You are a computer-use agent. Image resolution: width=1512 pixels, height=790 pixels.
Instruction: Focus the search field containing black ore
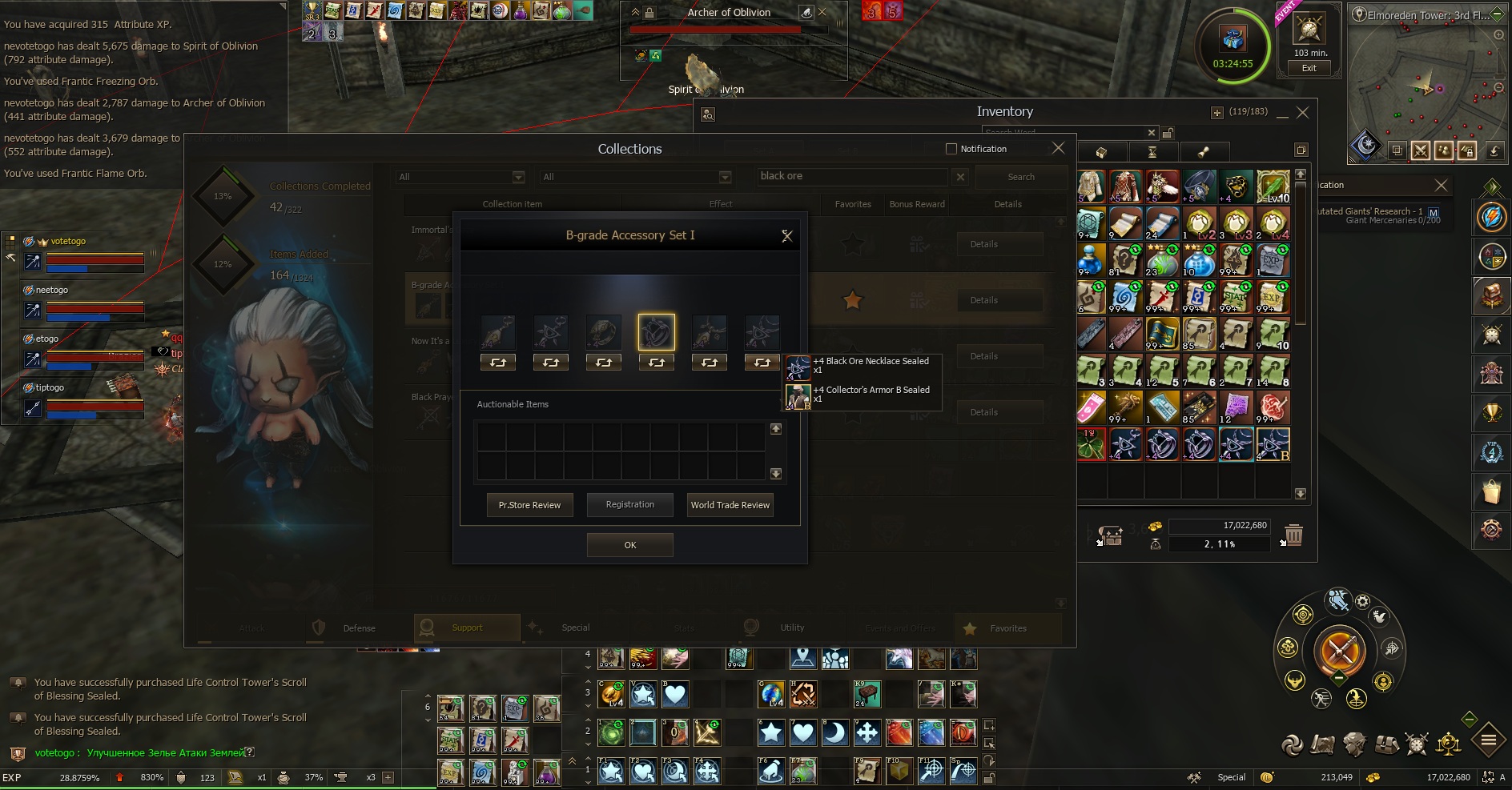pyautogui.click(x=851, y=176)
